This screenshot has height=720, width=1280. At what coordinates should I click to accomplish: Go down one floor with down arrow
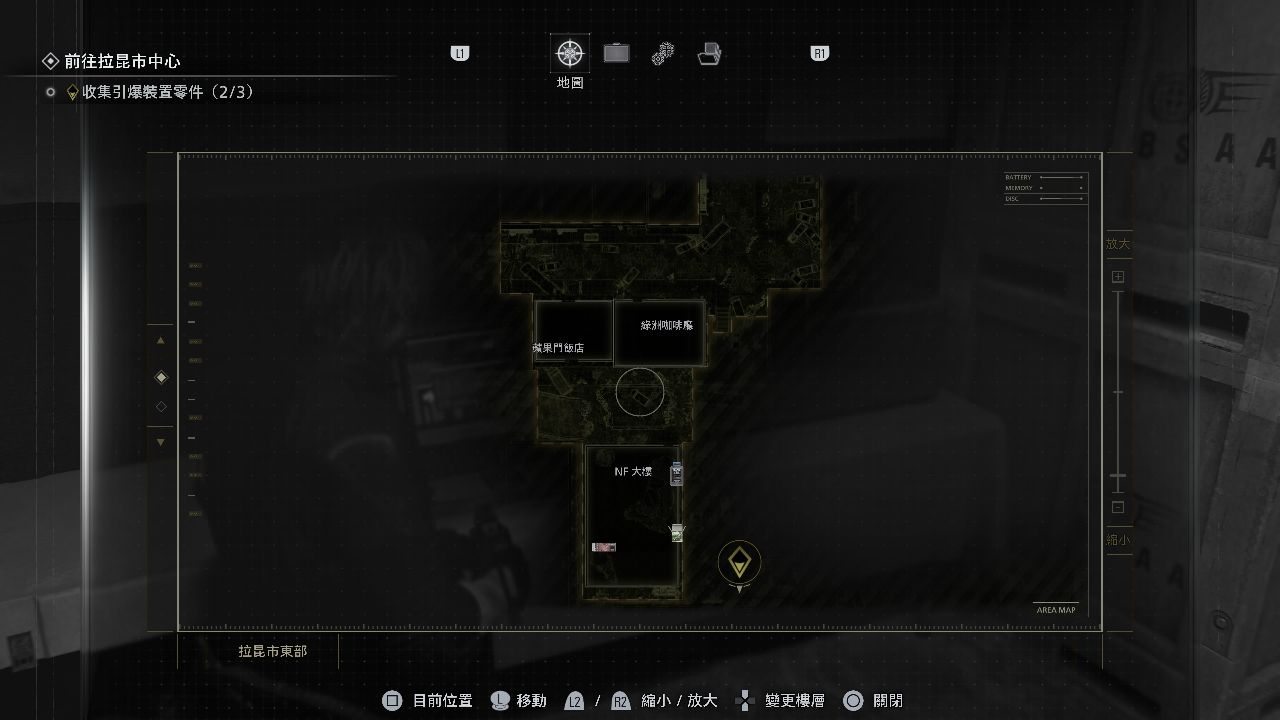point(161,442)
